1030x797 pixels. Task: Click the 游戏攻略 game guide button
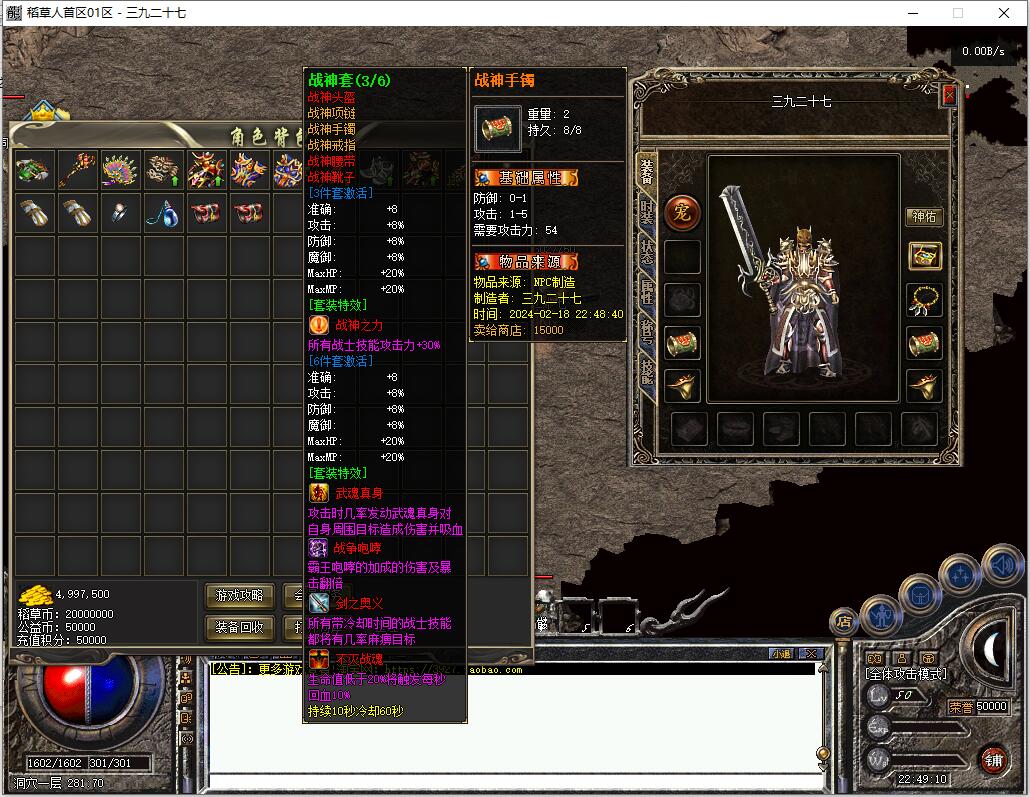click(240, 596)
